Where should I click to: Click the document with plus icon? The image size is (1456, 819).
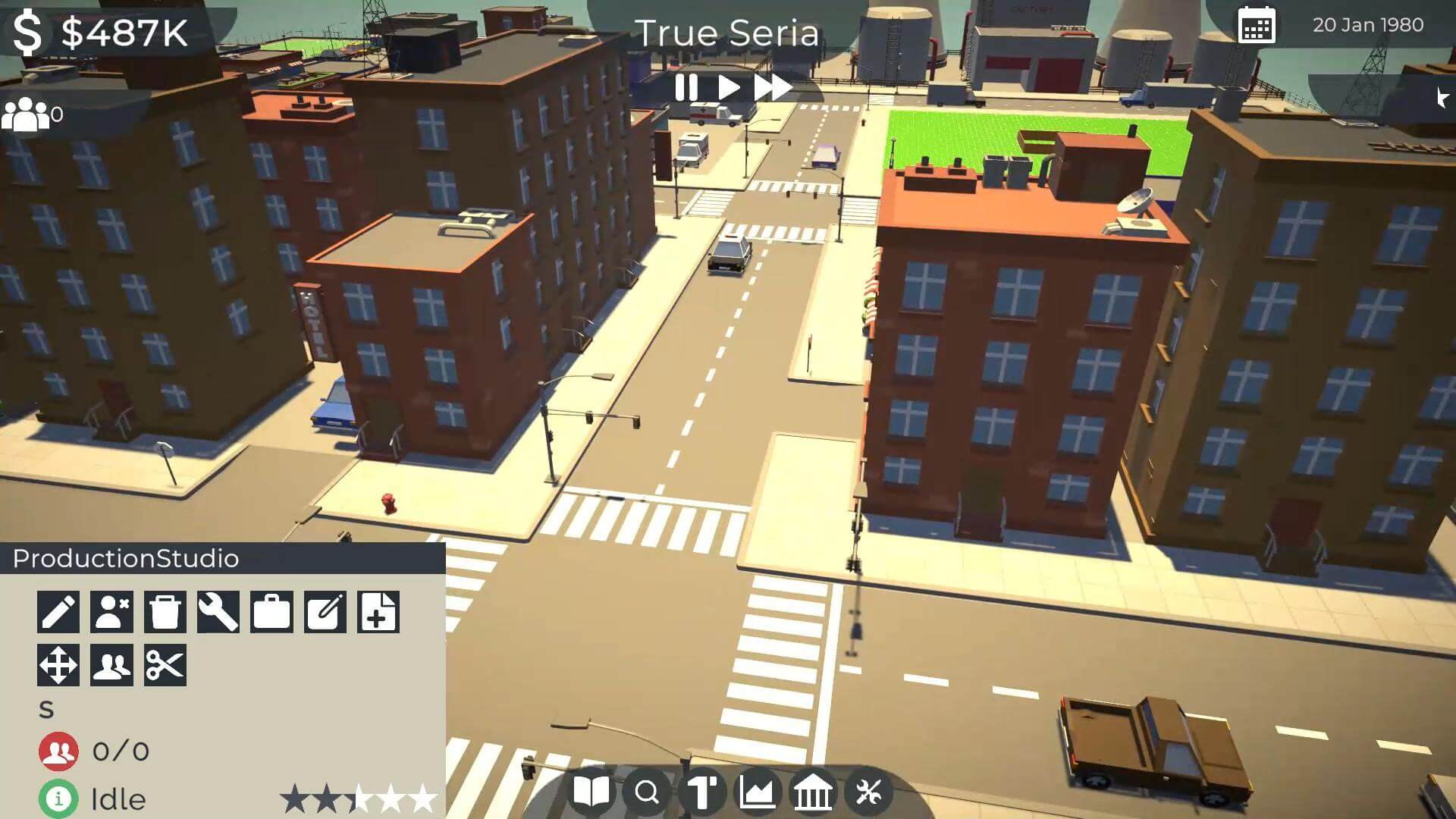click(378, 612)
